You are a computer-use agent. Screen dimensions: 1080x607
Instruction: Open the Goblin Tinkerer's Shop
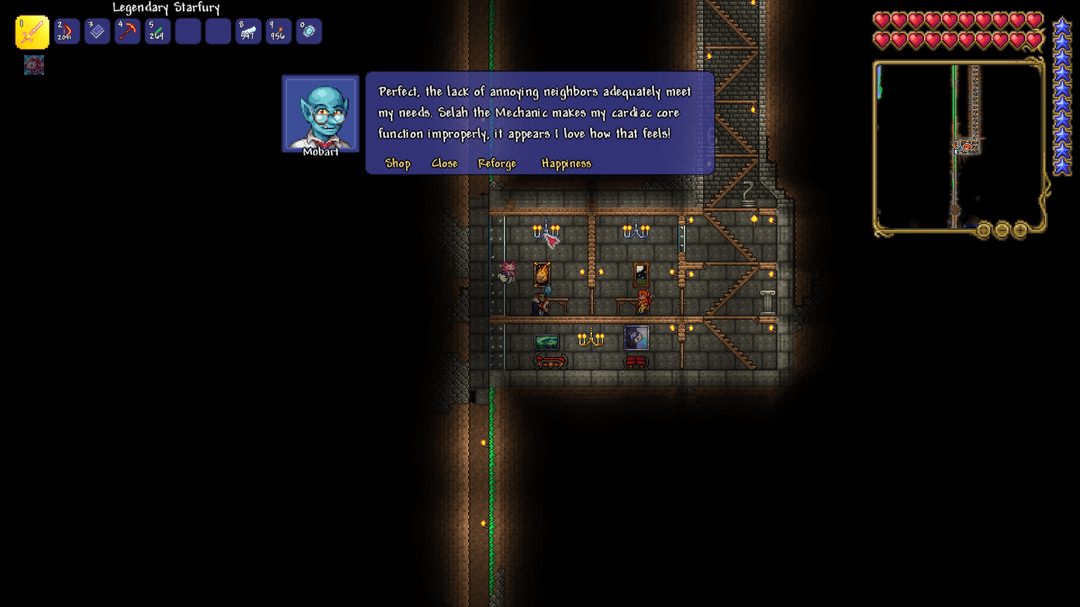(x=398, y=164)
